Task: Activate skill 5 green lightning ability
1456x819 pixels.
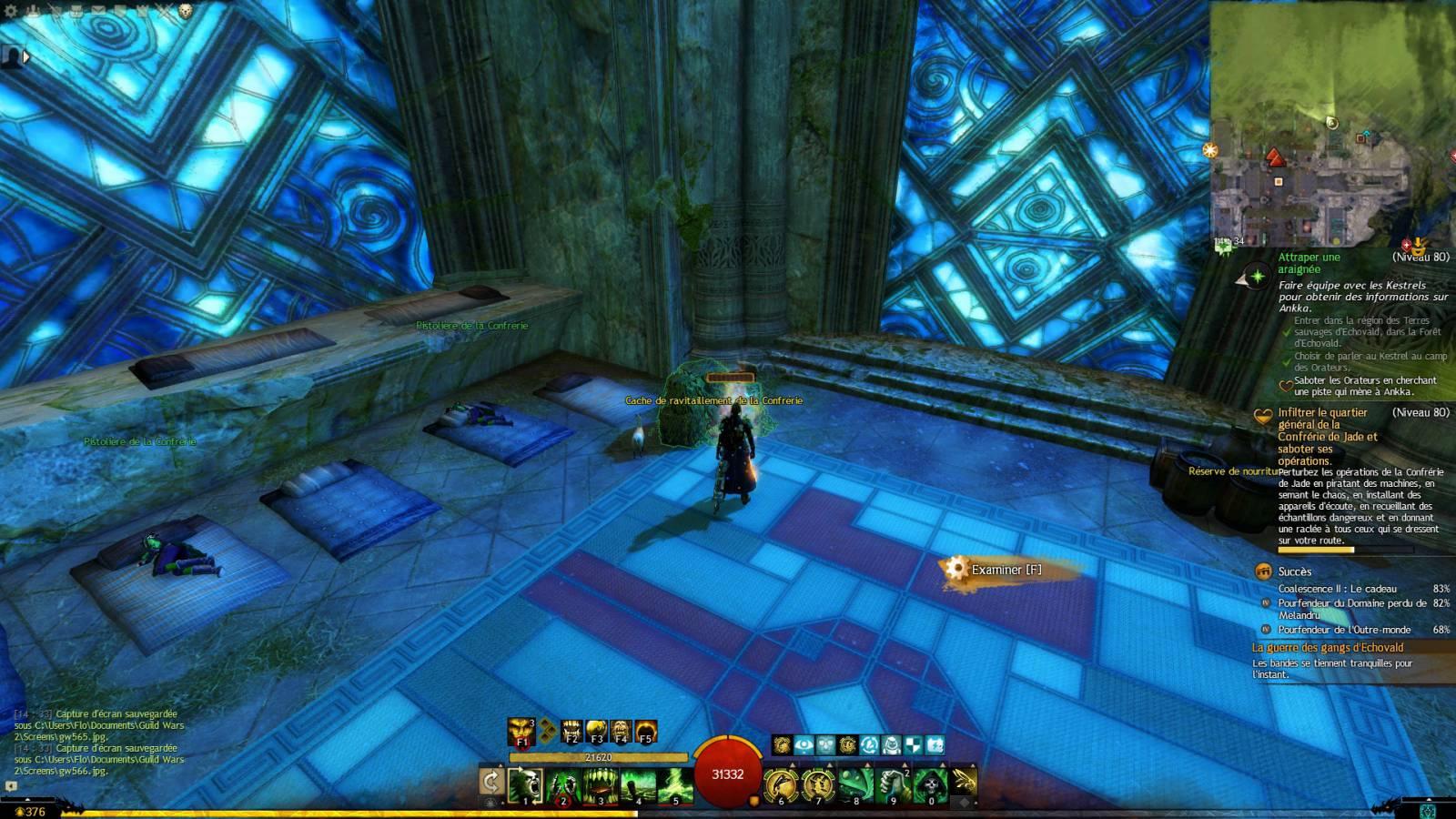Action: [x=675, y=784]
